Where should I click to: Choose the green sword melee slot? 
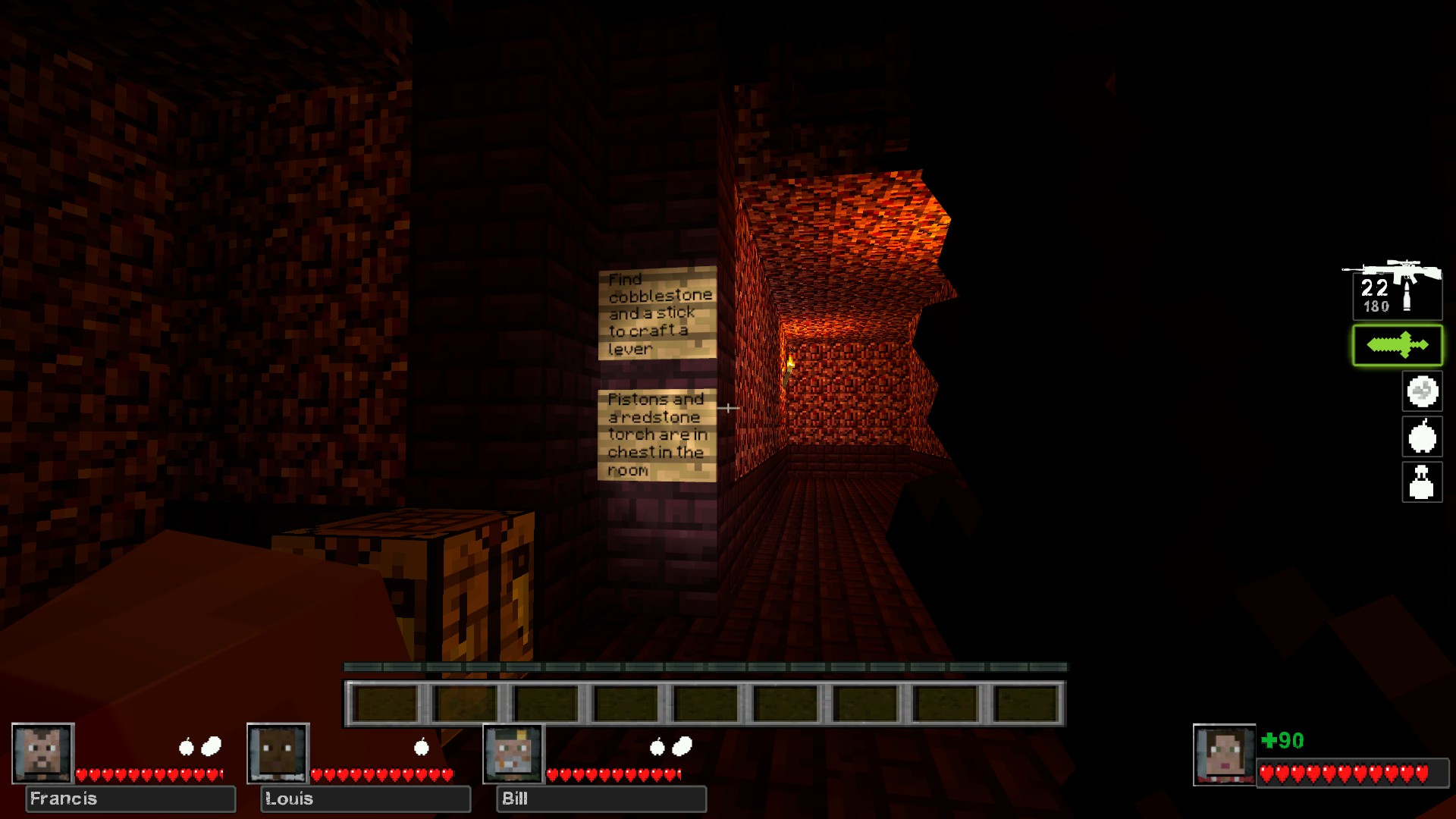tap(1397, 346)
